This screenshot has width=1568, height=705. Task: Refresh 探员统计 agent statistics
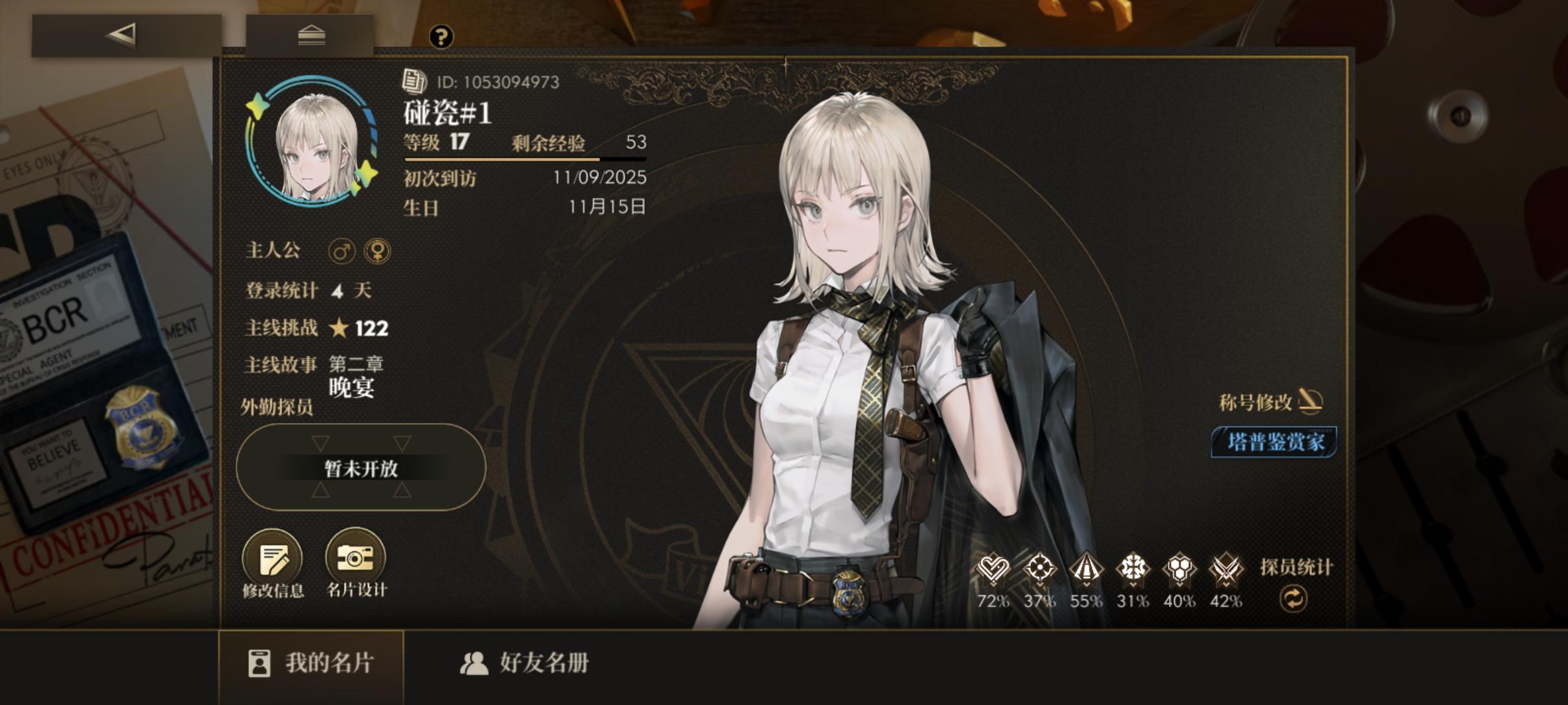click(1292, 598)
